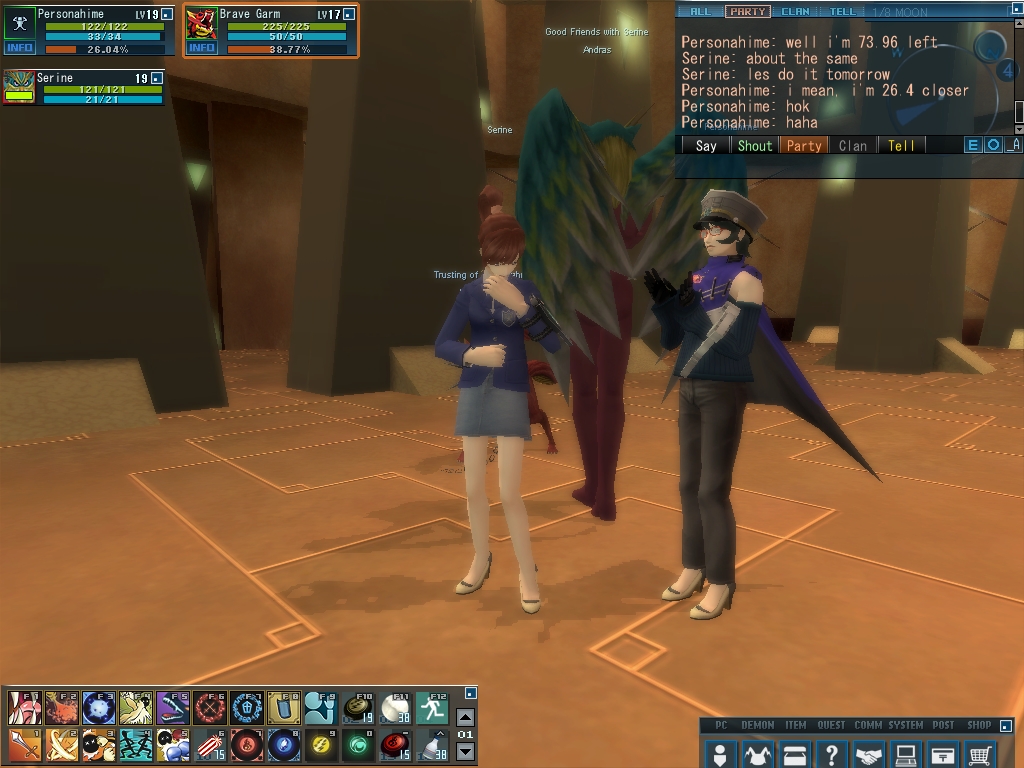Open the Shop cart icon
1024x768 pixels.
[981, 753]
